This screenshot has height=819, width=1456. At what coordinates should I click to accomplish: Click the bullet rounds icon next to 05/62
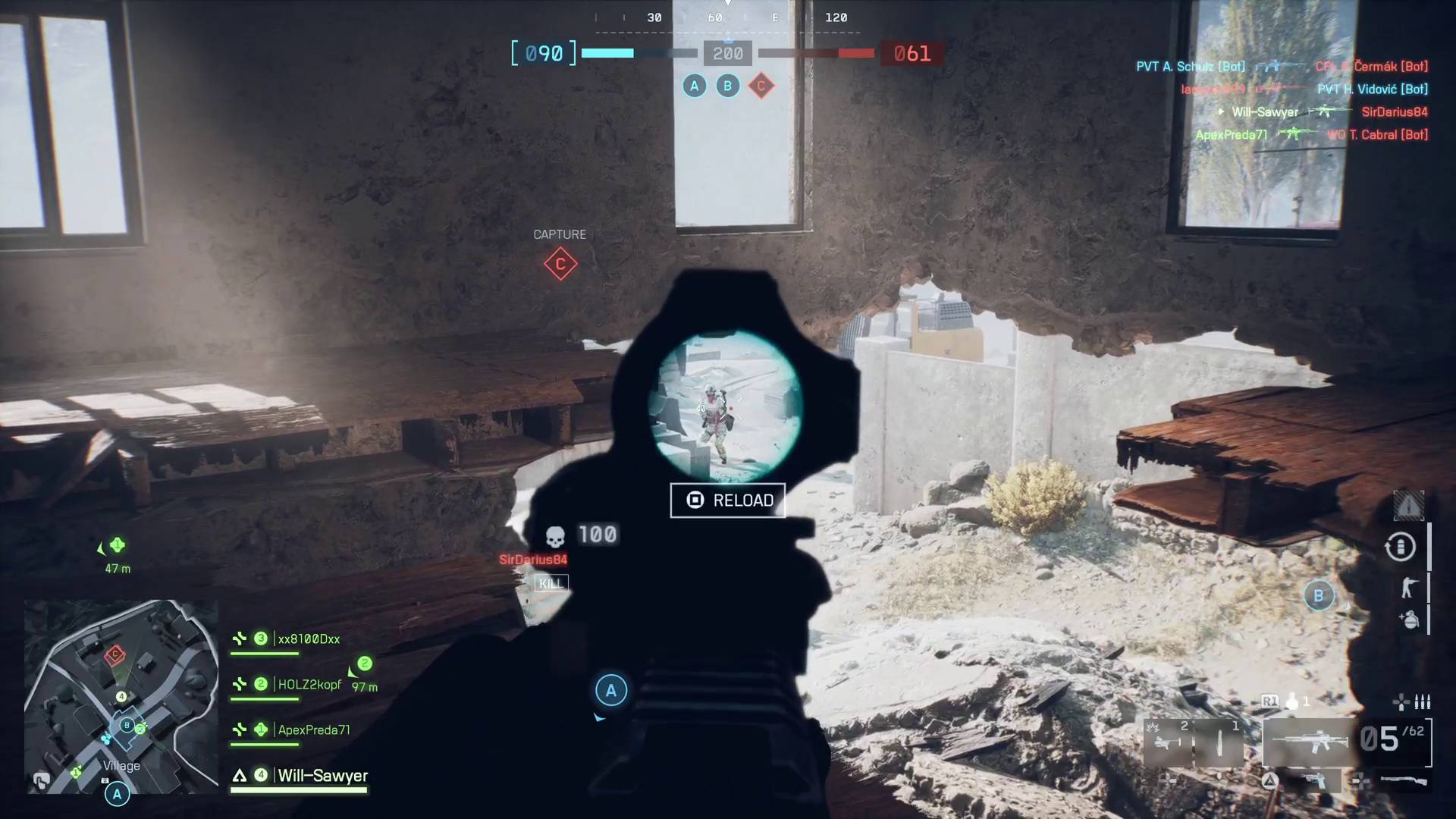click(x=1423, y=702)
